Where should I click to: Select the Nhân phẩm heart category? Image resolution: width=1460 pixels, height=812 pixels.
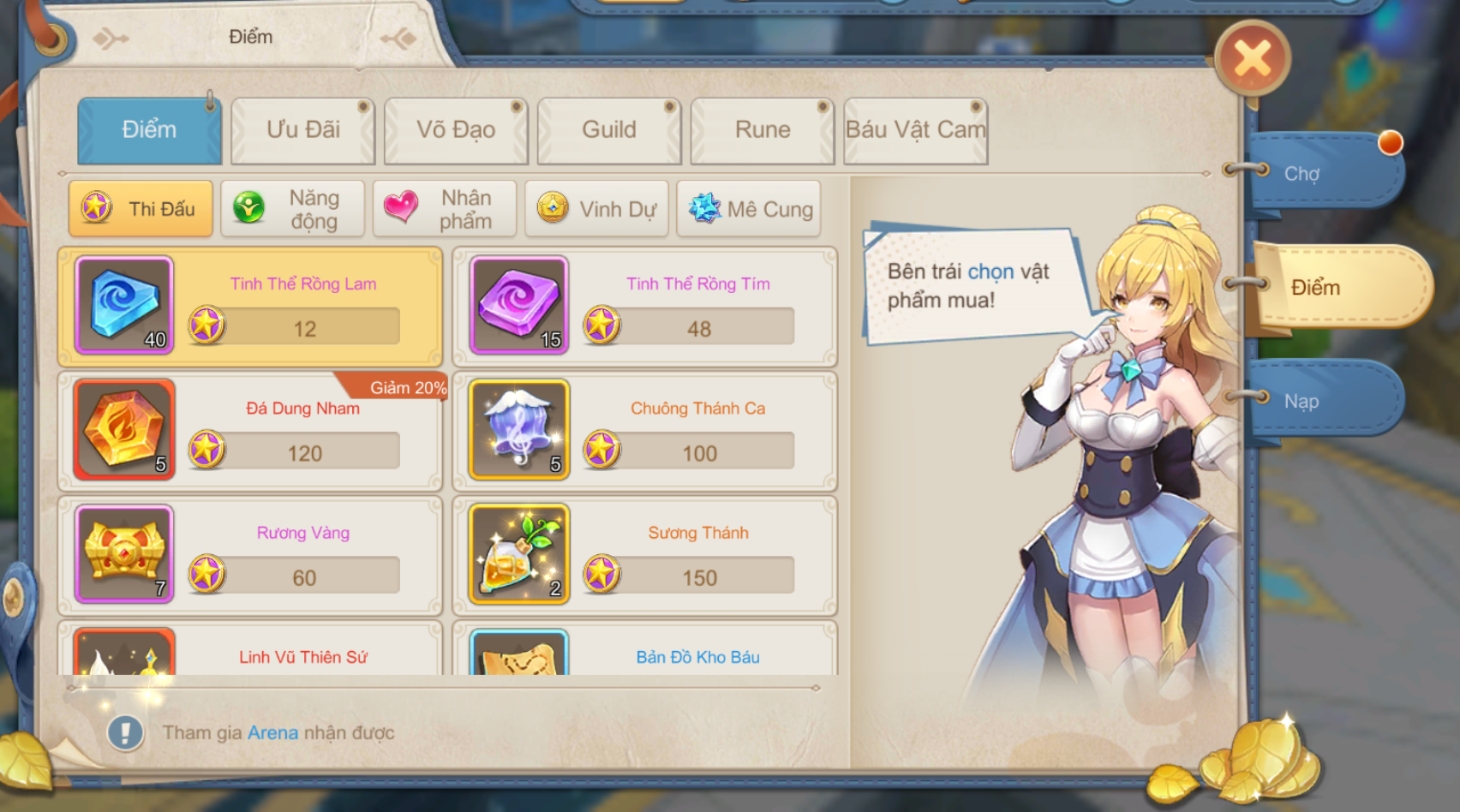446,208
